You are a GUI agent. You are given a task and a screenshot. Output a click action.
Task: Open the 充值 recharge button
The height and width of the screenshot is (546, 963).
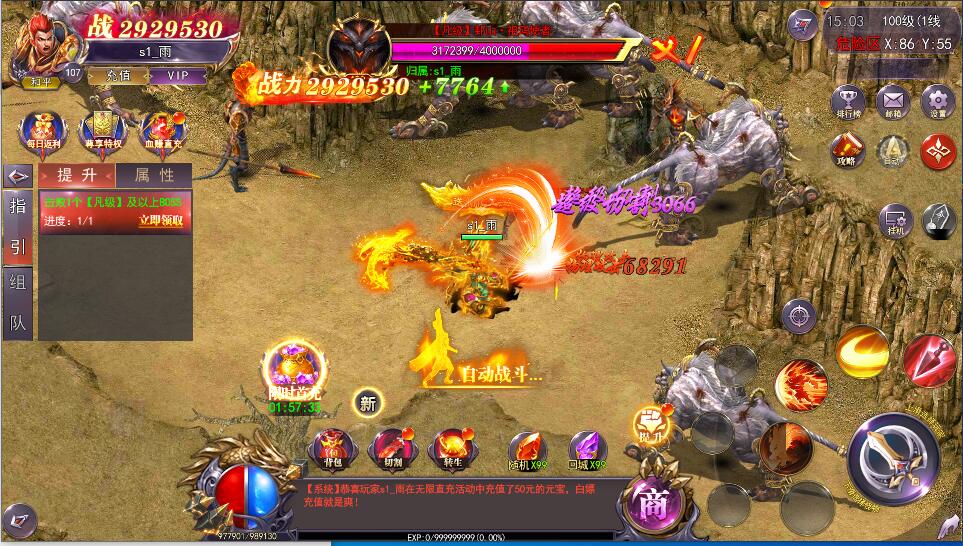click(117, 75)
